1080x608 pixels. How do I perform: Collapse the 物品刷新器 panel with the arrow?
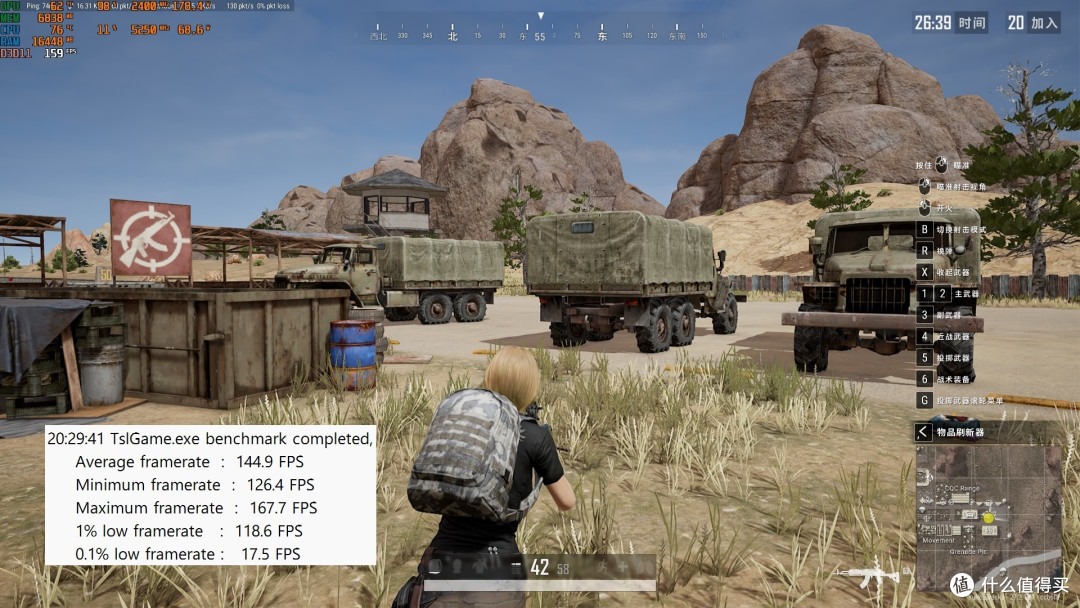923,432
